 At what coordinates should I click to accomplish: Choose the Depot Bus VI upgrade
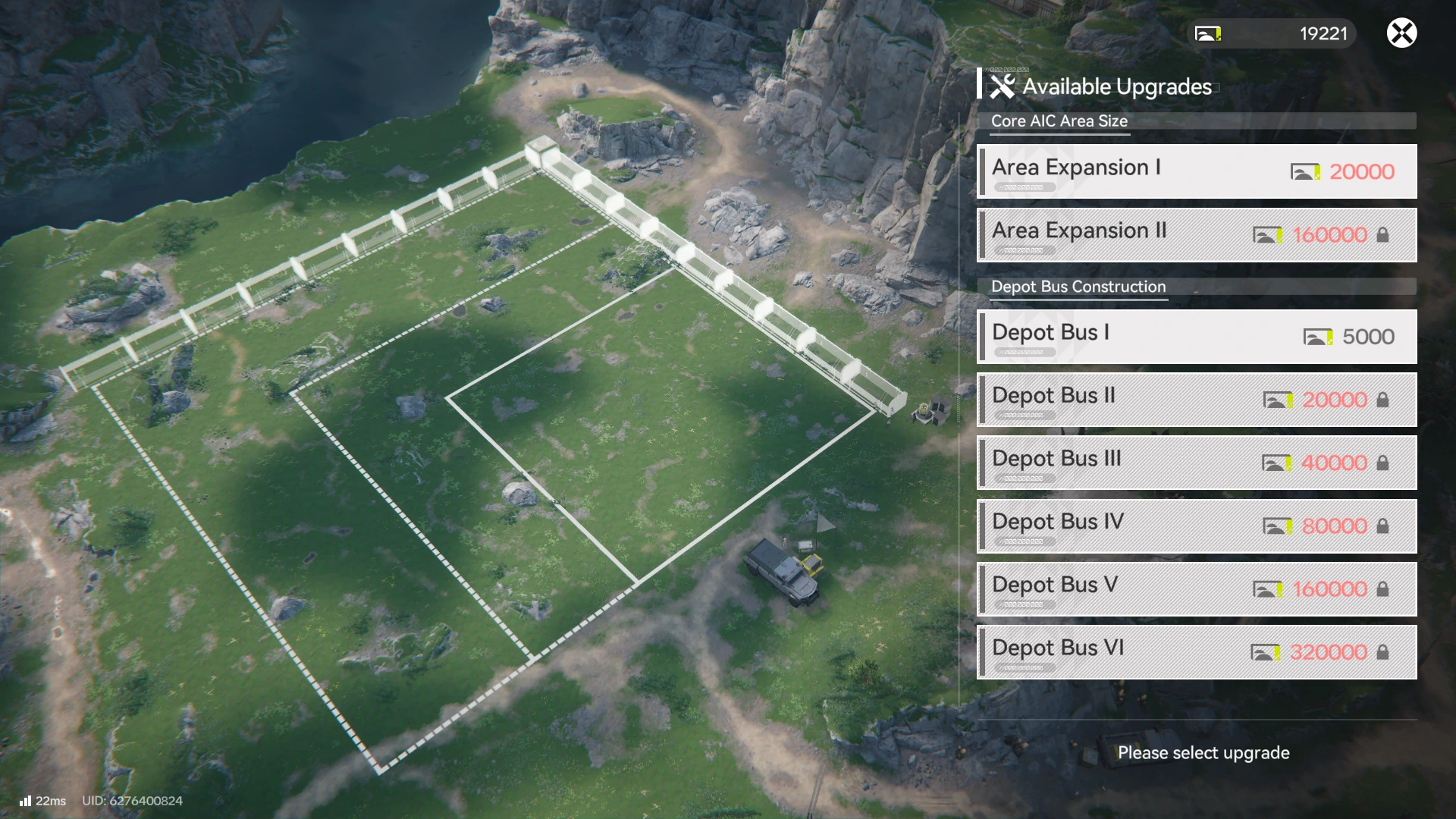pyautogui.click(x=1197, y=652)
